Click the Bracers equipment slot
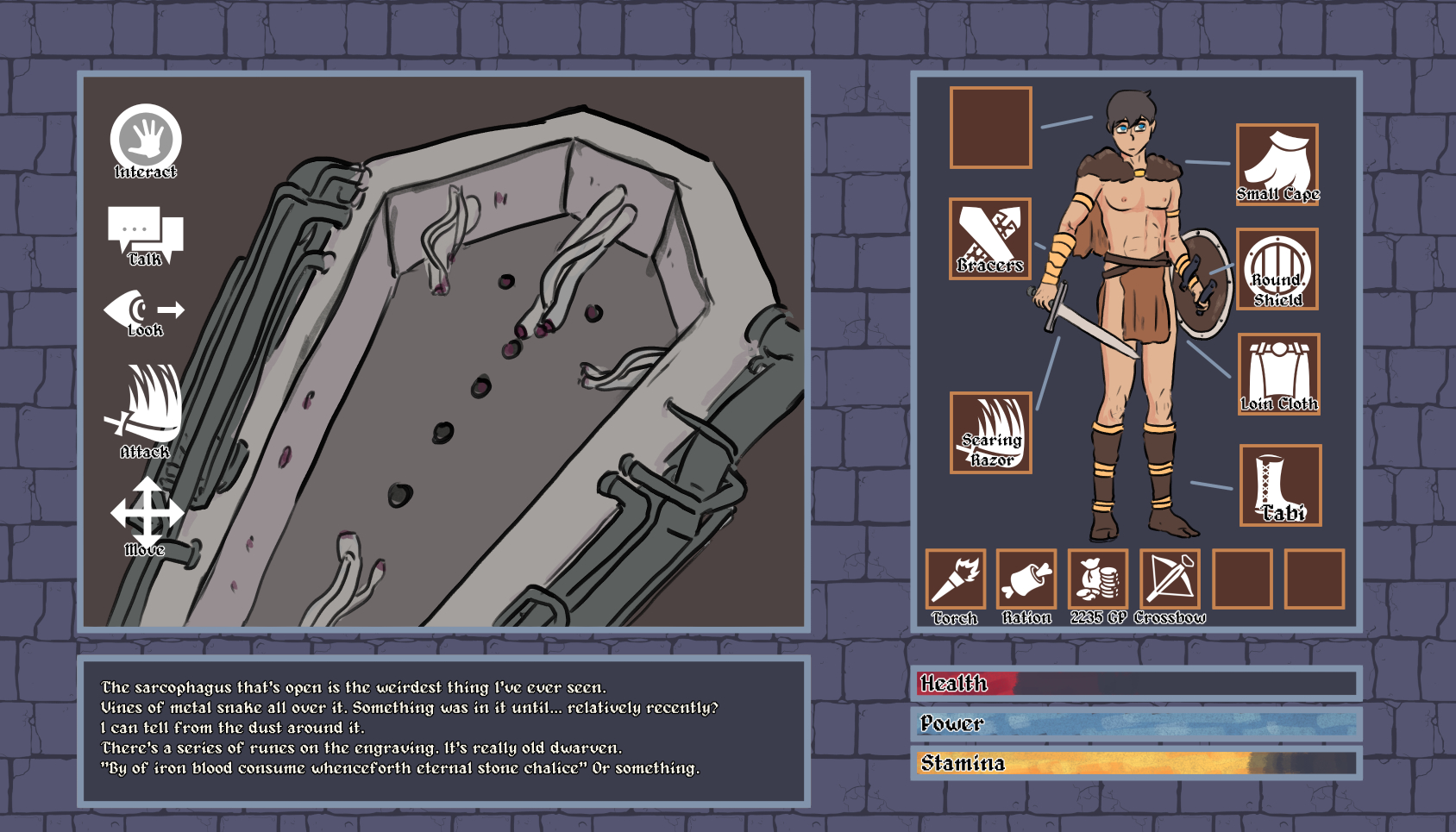This screenshot has height=832, width=1456. tap(990, 239)
